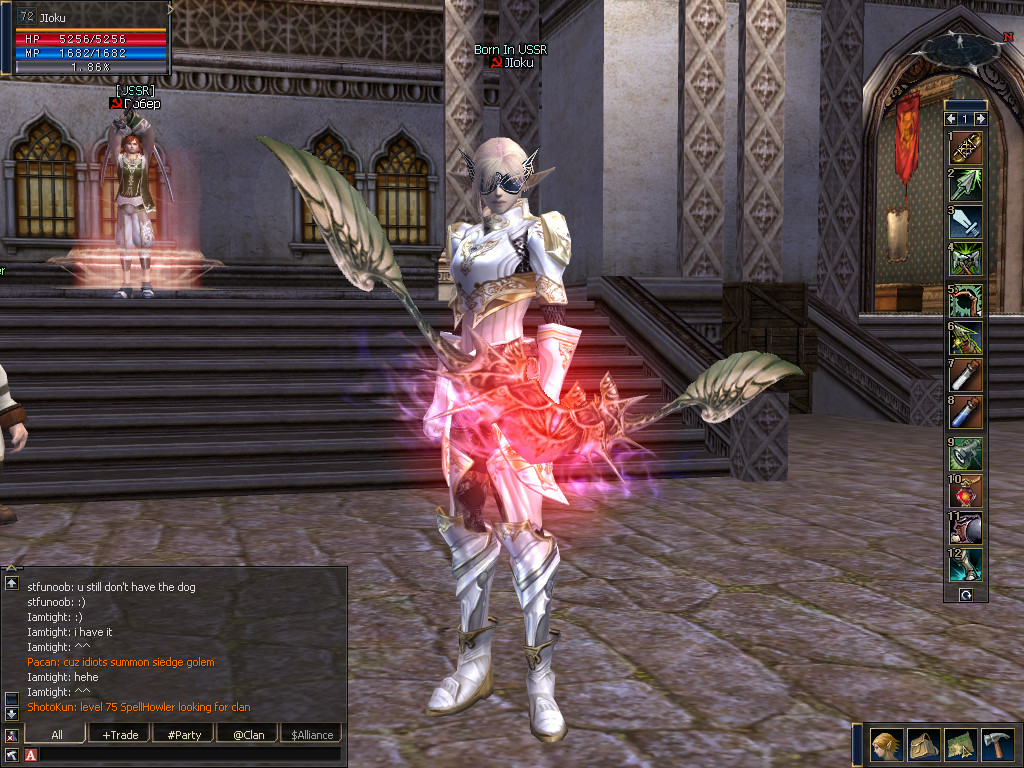Click the compass radar at top right
Viewport: 1024px width, 768px height.
click(960, 50)
